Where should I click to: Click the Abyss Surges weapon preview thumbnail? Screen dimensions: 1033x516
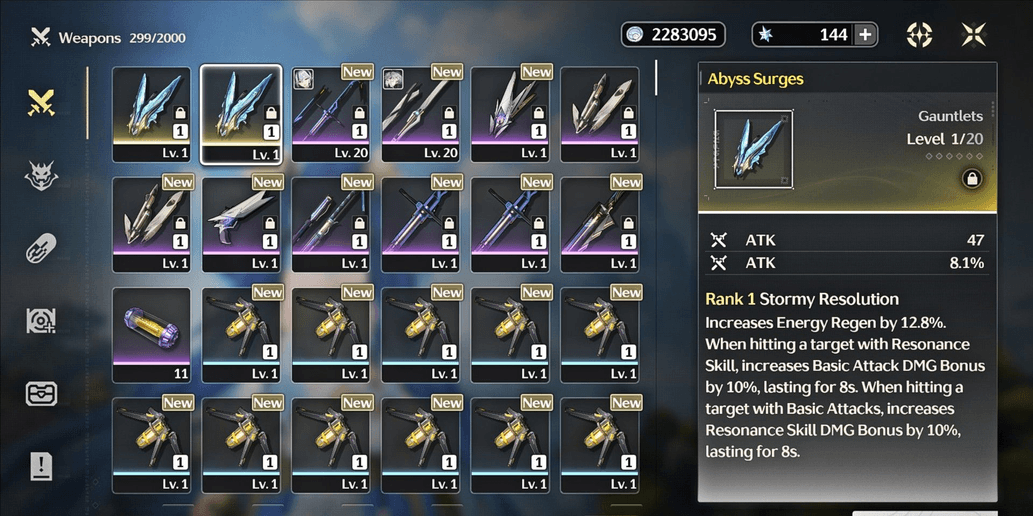pyautogui.click(x=753, y=151)
